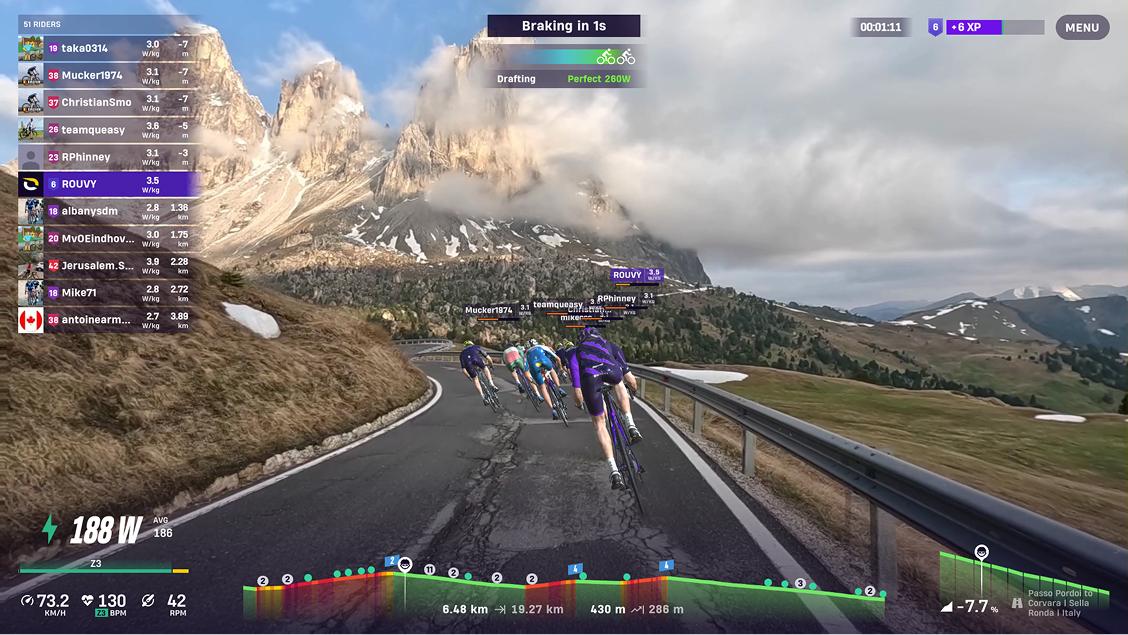Click the MvOEindhov rider entry
The image size is (1128, 635).
click(x=108, y=238)
